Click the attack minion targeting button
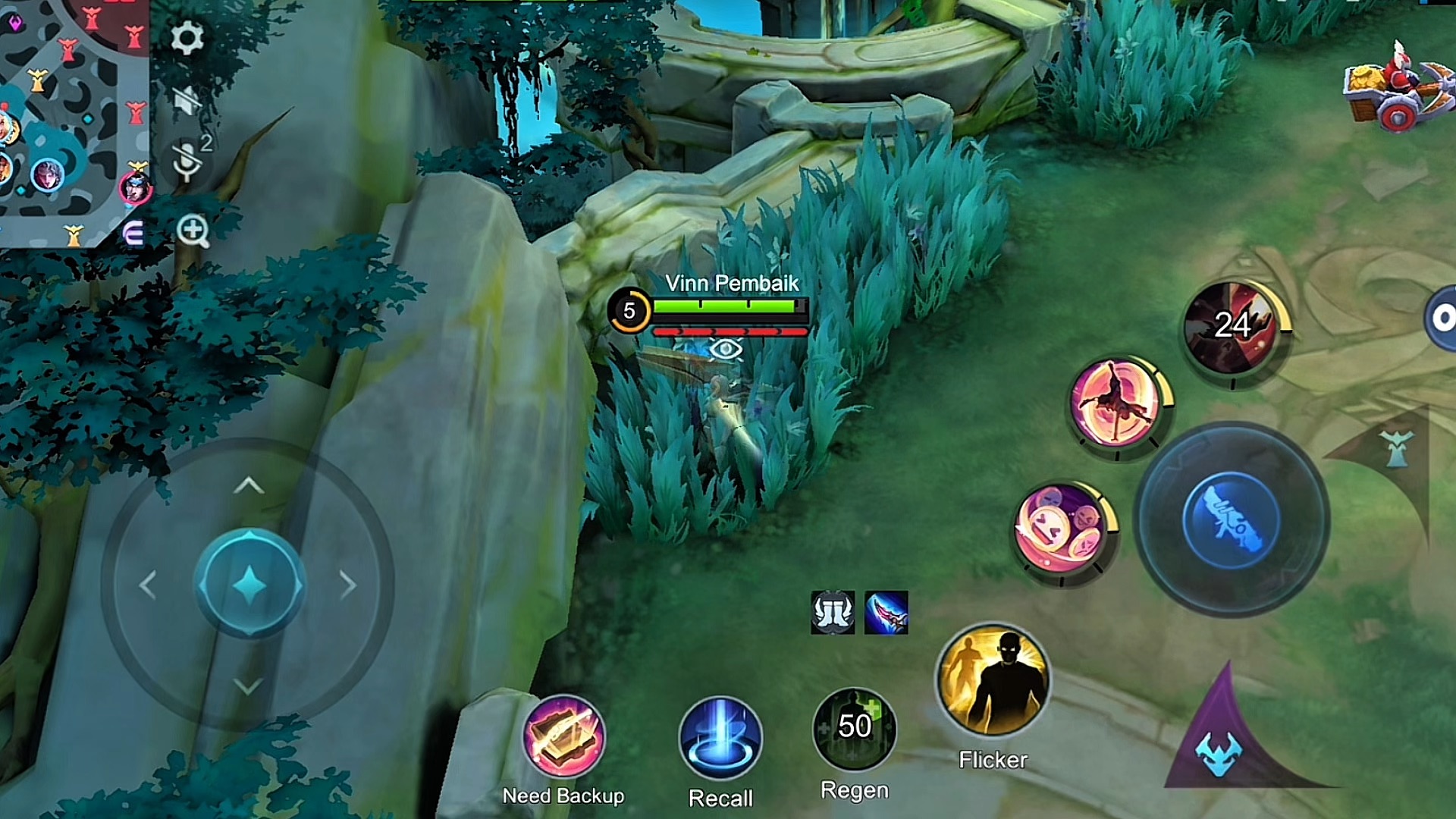 coord(1219,751)
